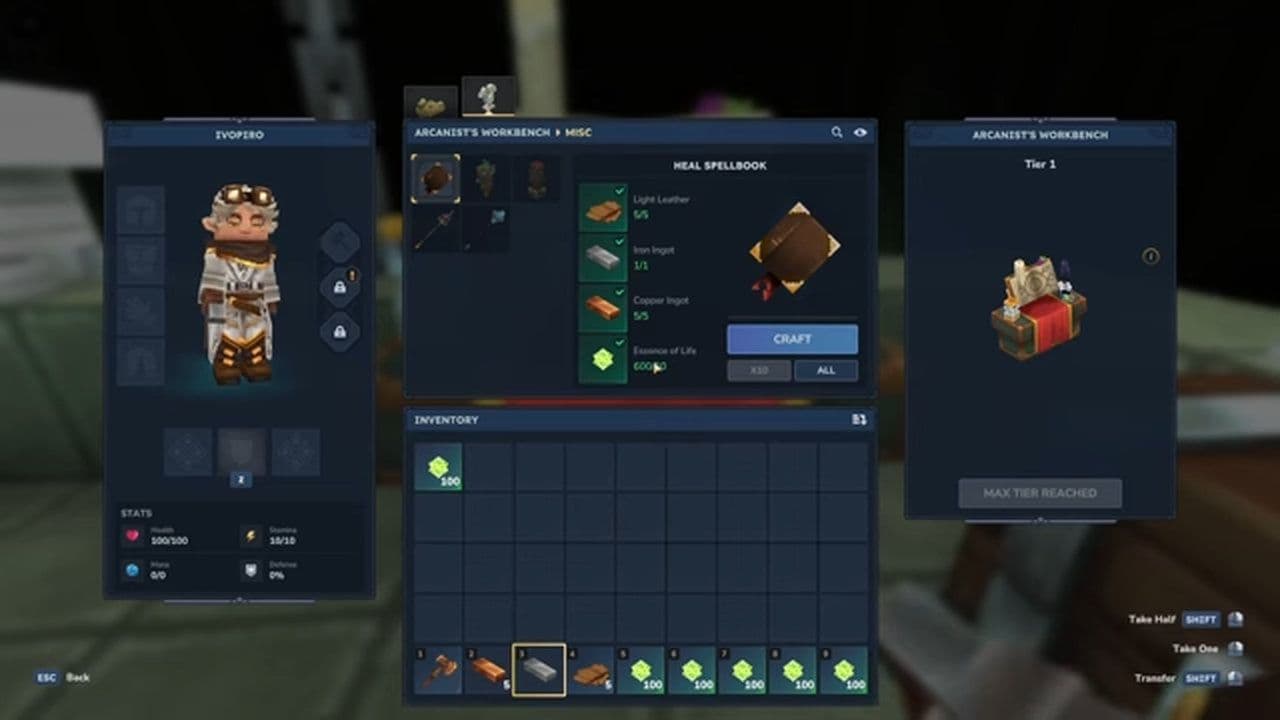Click the Essence of Life ingredient icon
Viewport: 1280px width, 720px height.
601,358
